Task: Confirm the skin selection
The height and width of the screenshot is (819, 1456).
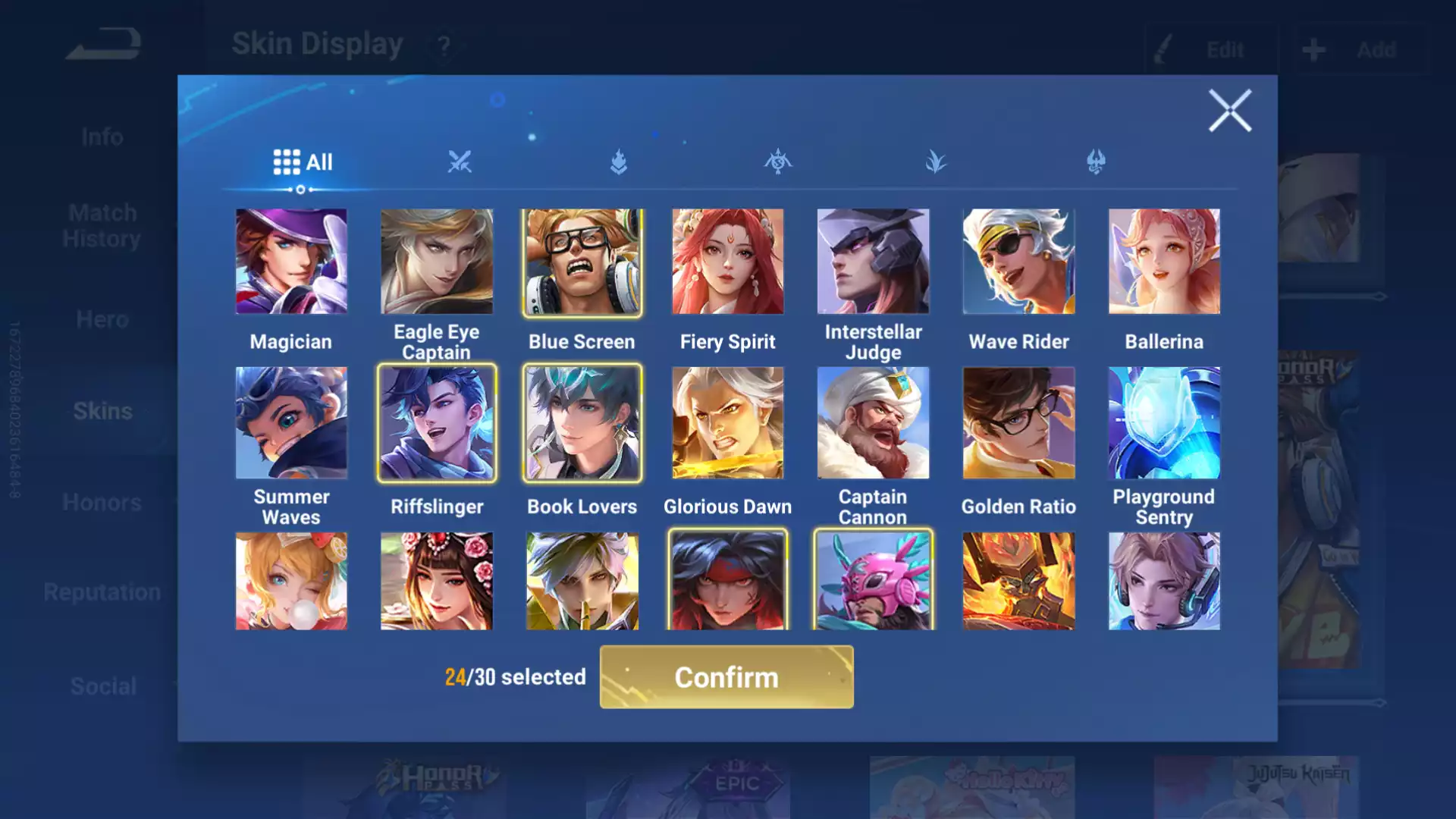Action: coord(726,676)
